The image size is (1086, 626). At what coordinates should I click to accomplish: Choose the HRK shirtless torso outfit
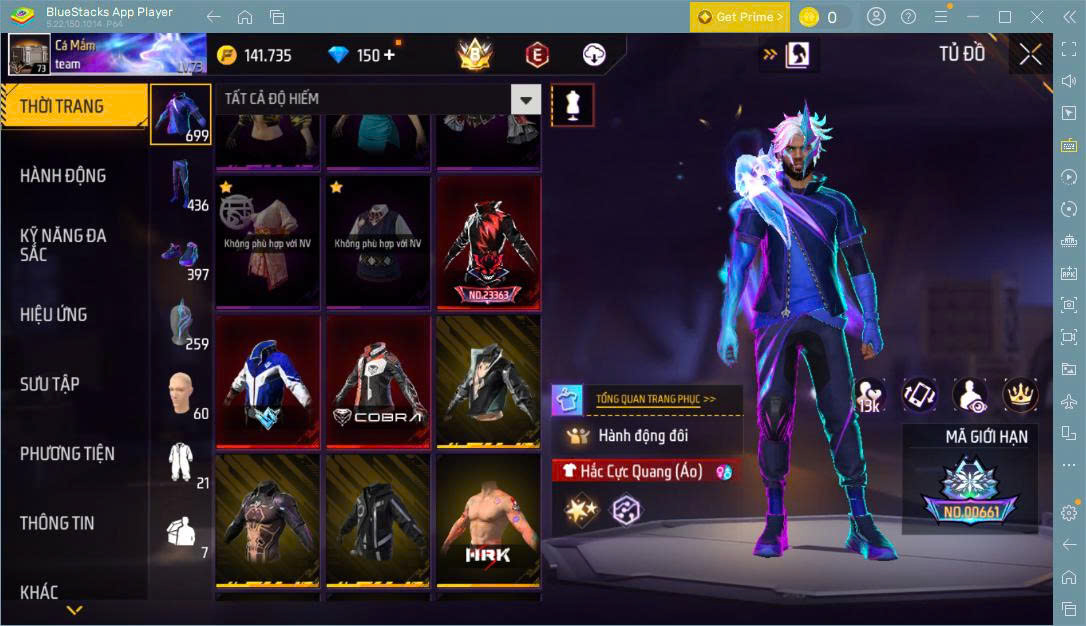[488, 520]
